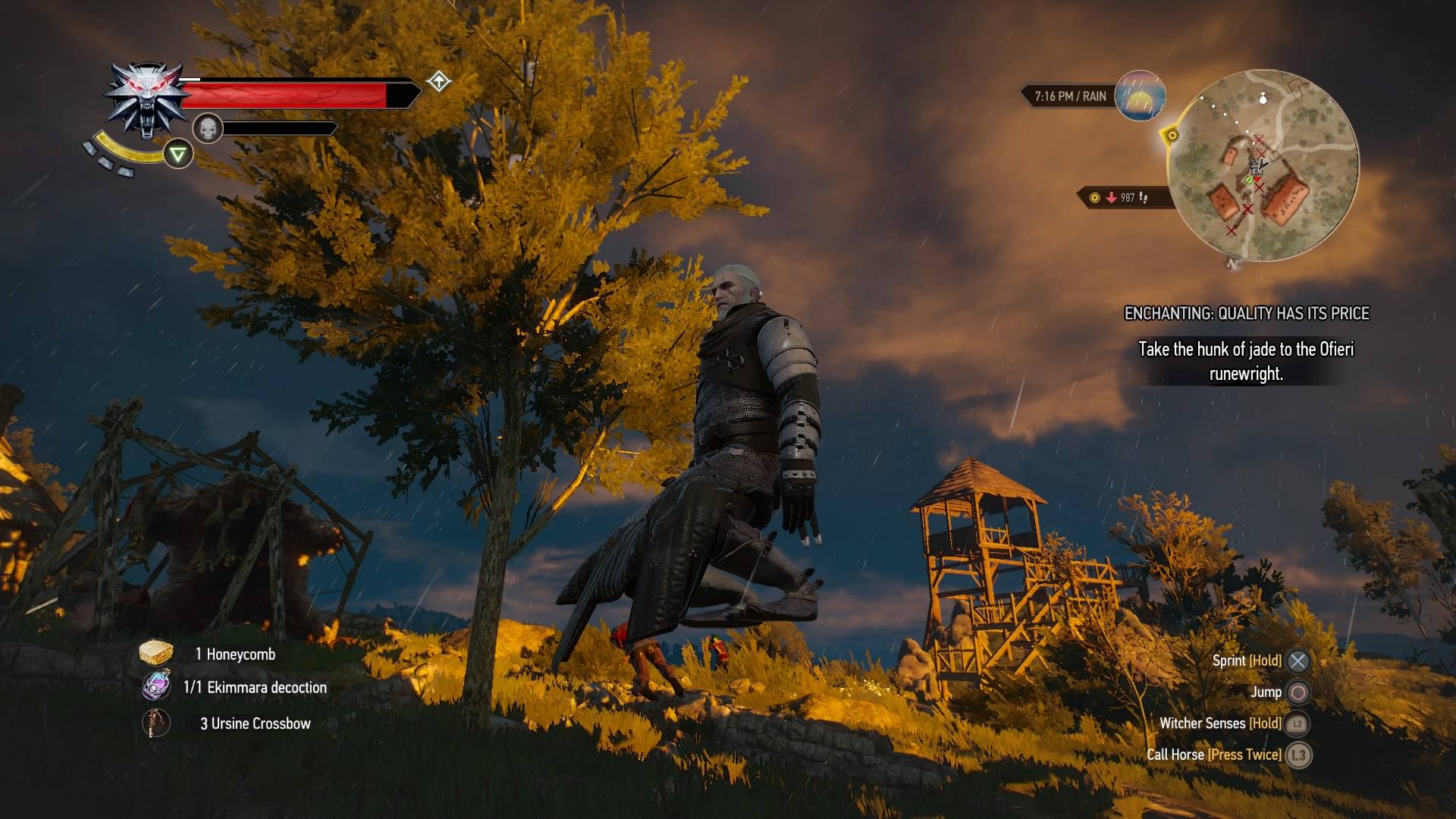Open the tracked quest objective text

point(1246,361)
